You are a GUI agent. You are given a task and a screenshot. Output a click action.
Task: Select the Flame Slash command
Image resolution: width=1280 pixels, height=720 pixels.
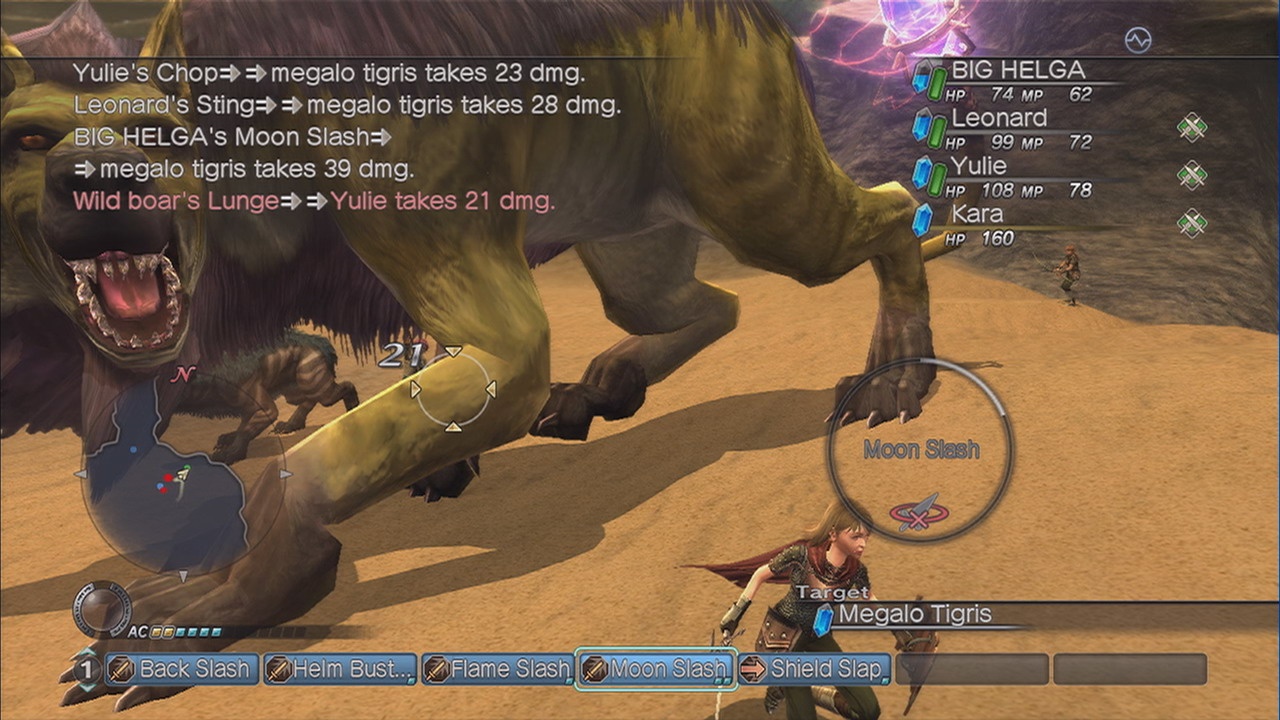[497, 669]
